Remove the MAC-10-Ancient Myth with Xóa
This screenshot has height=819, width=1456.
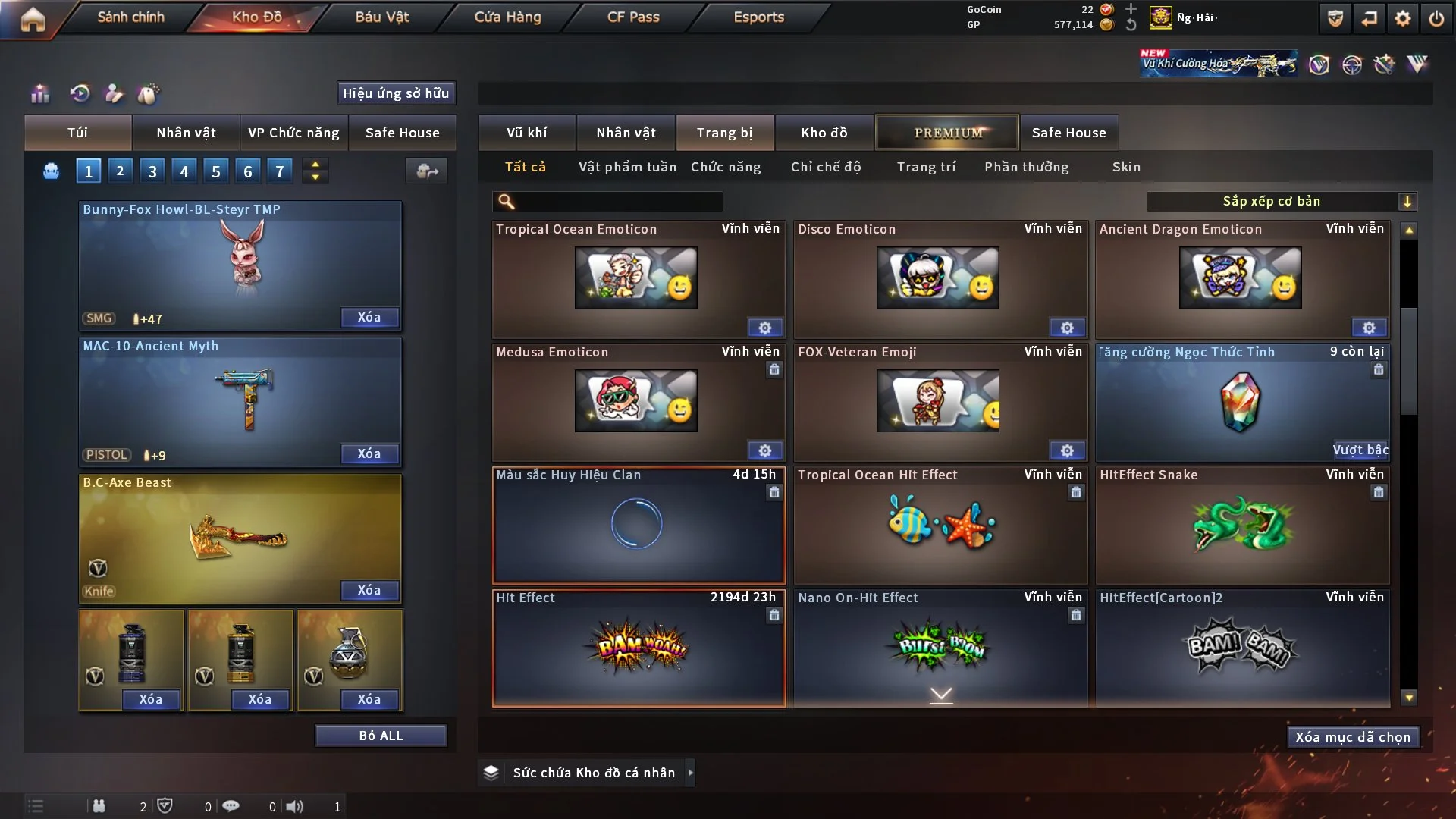pyautogui.click(x=369, y=453)
